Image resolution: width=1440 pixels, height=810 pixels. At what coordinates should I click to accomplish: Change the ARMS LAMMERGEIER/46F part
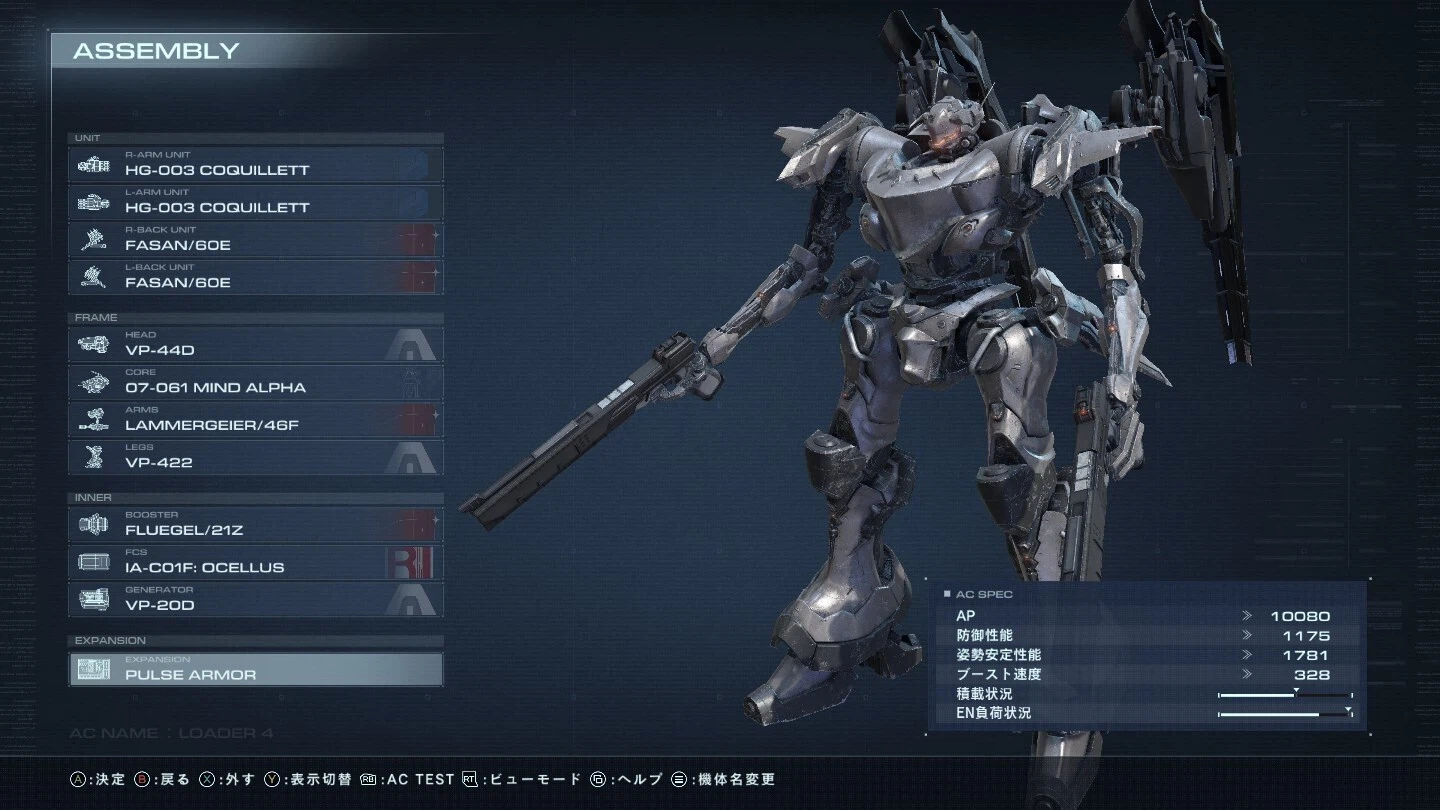255,419
